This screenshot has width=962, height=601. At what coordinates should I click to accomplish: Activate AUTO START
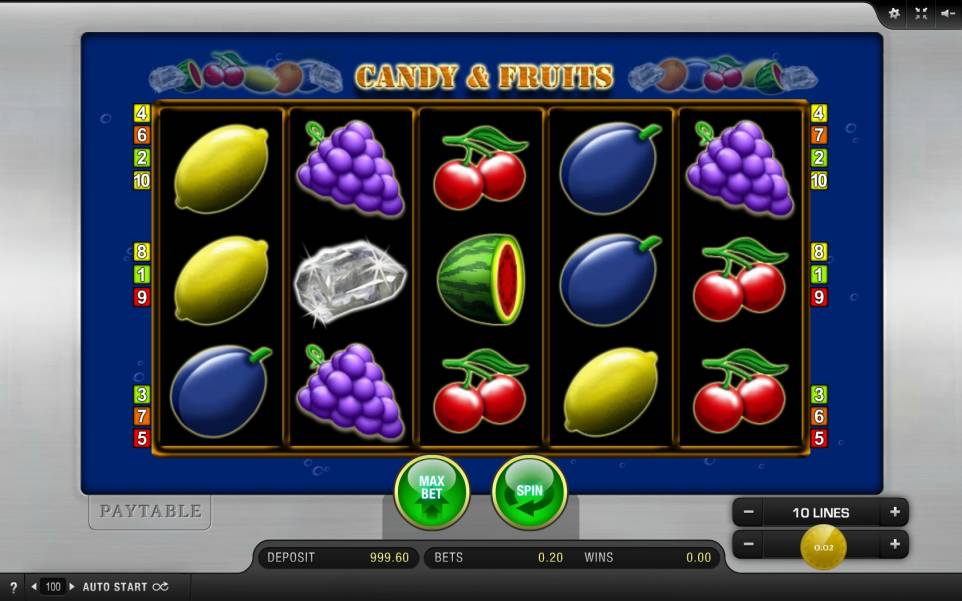click(x=125, y=587)
